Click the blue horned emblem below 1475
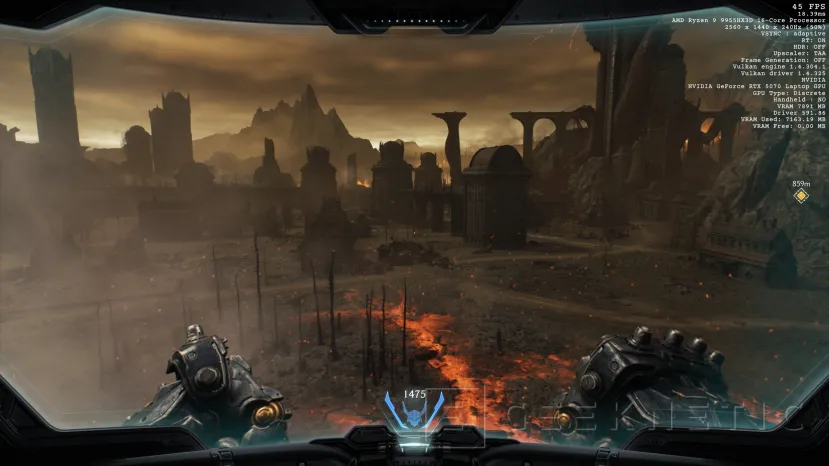The width and height of the screenshot is (829, 466). click(414, 414)
